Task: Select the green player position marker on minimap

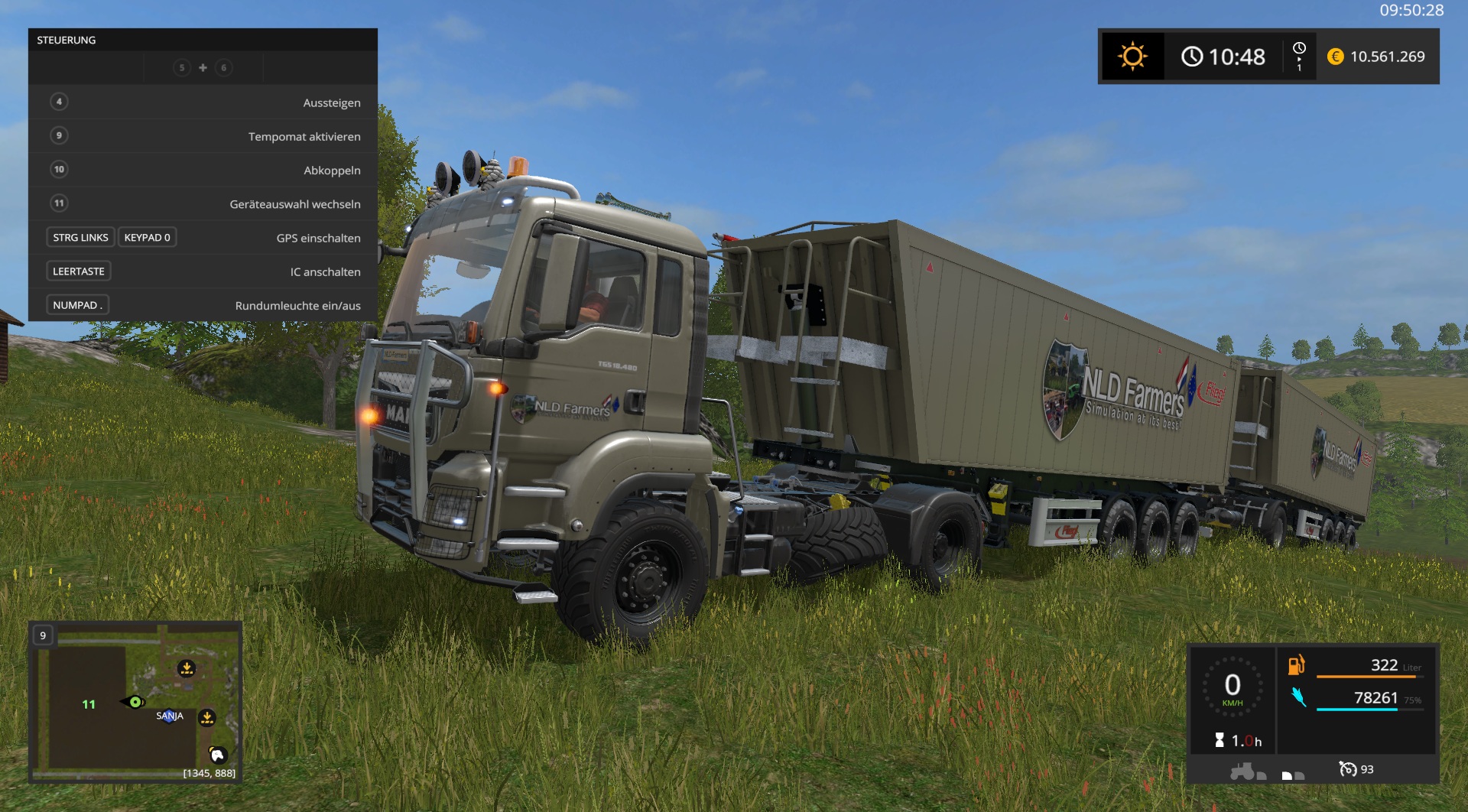Action: [x=135, y=702]
